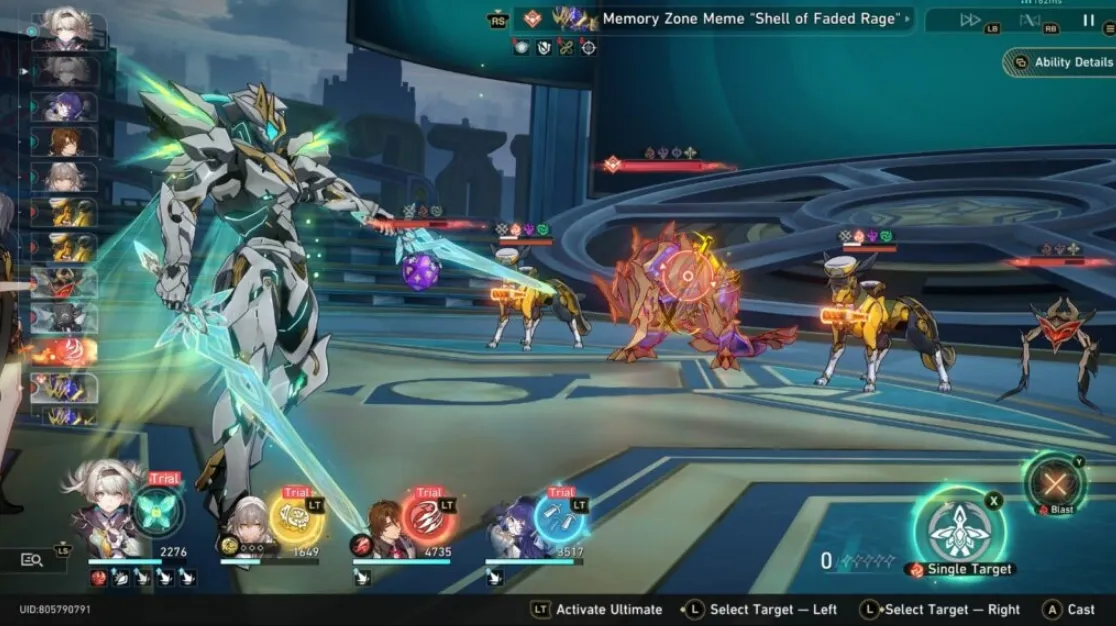The width and height of the screenshot is (1116, 626).
Task: Toggle double-speed battle mode
Action: point(970,20)
